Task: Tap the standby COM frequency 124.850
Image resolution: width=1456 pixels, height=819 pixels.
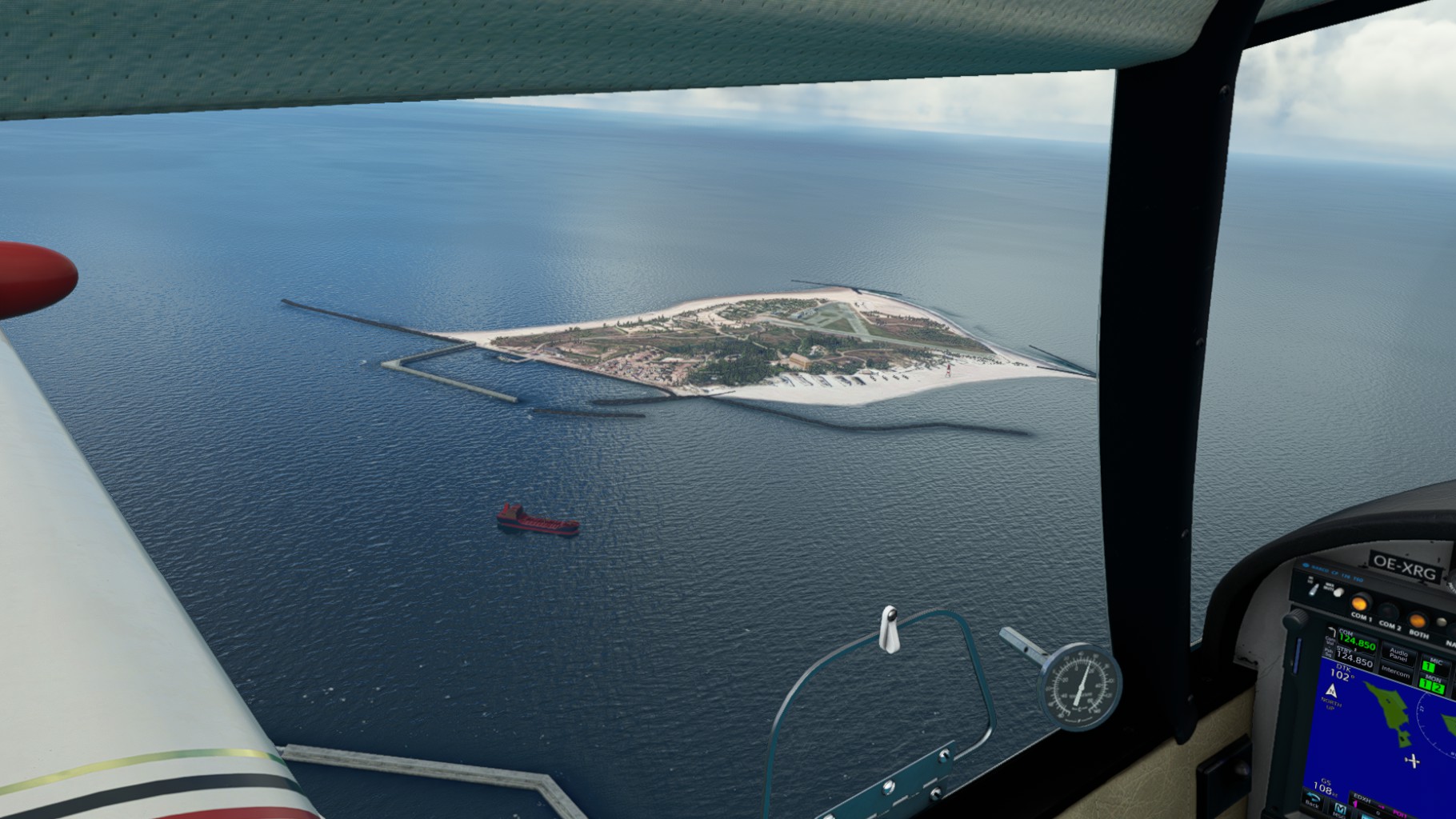Action: tap(1354, 661)
